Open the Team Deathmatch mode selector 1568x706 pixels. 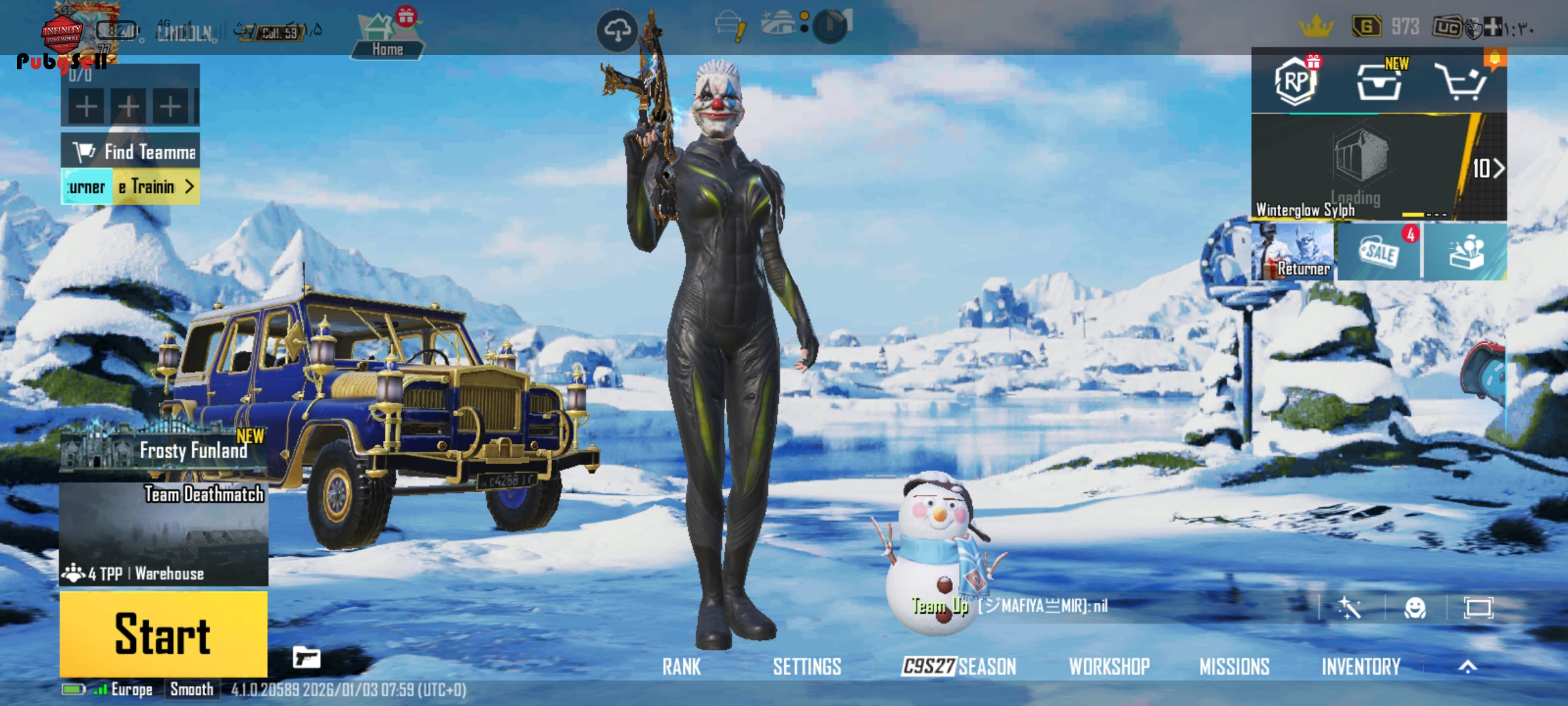click(x=163, y=533)
